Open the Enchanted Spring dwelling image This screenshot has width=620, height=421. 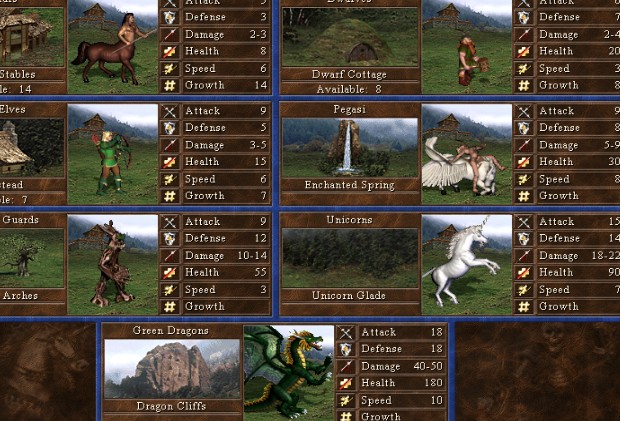tap(348, 147)
